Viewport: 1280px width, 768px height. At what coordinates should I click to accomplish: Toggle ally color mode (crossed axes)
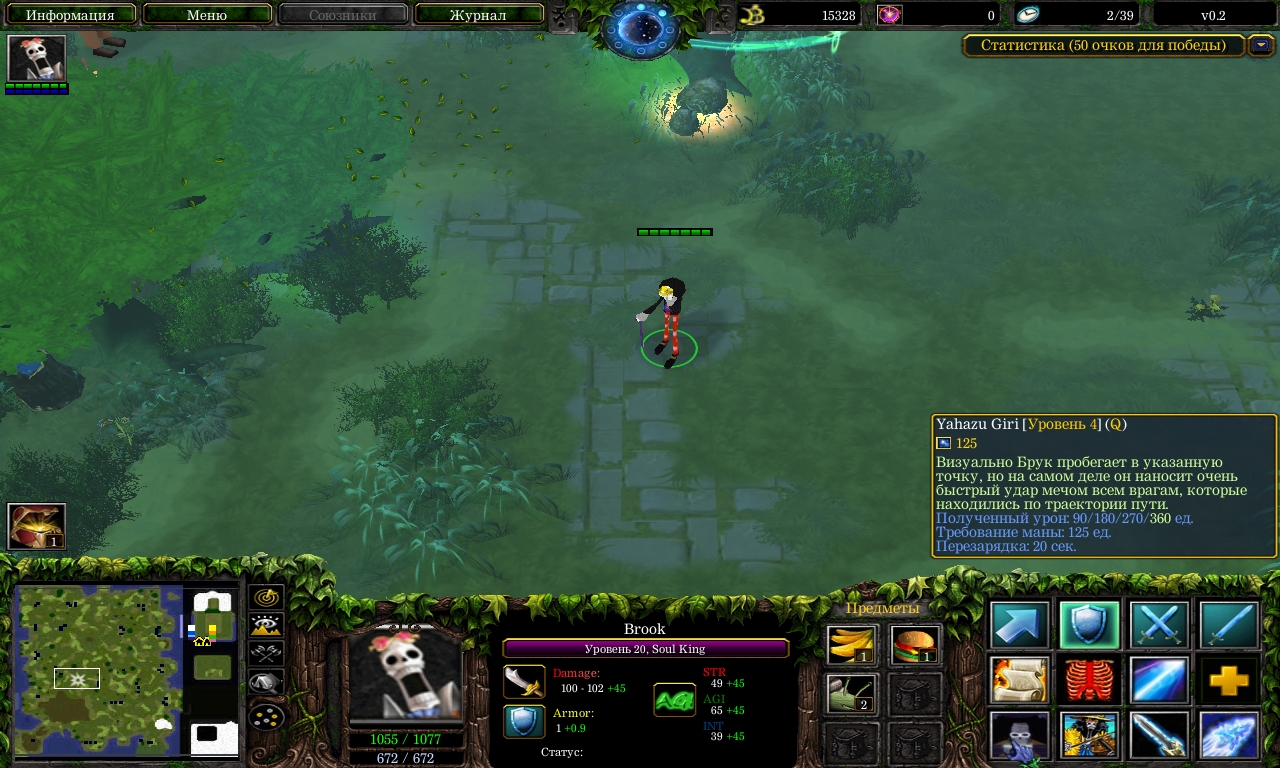click(x=266, y=655)
